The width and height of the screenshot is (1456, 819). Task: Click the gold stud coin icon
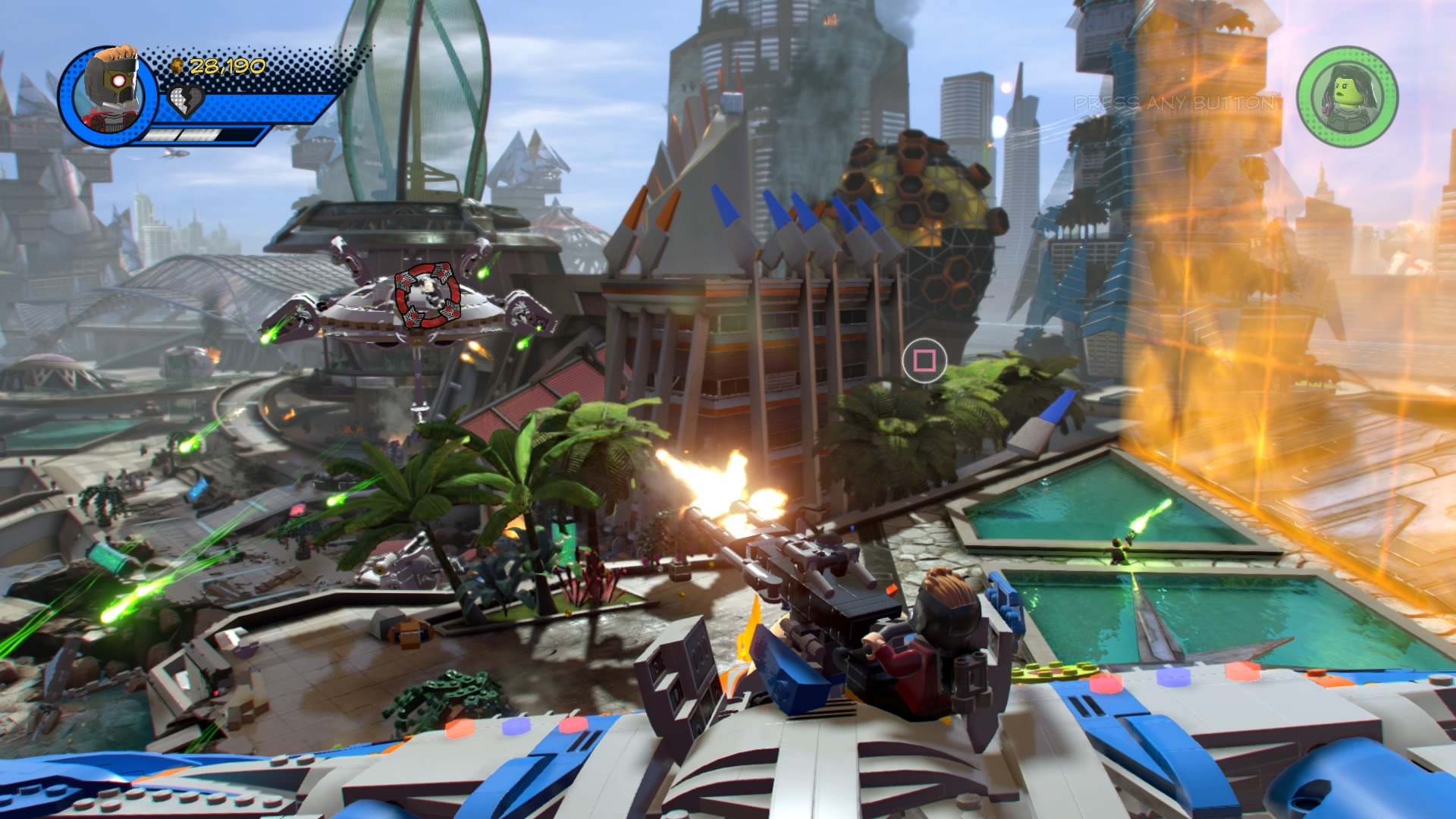[x=176, y=67]
